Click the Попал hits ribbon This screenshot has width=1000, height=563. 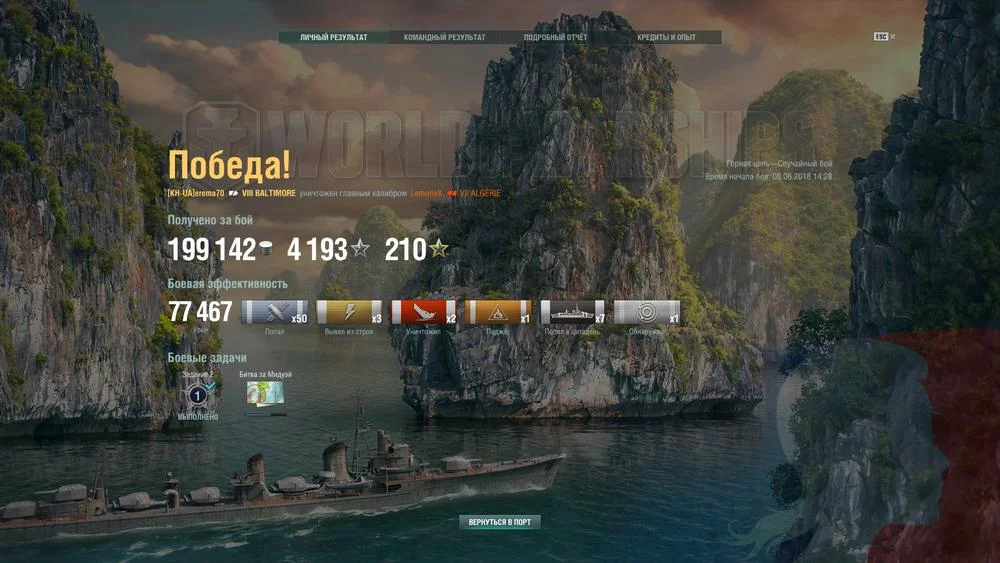point(275,312)
